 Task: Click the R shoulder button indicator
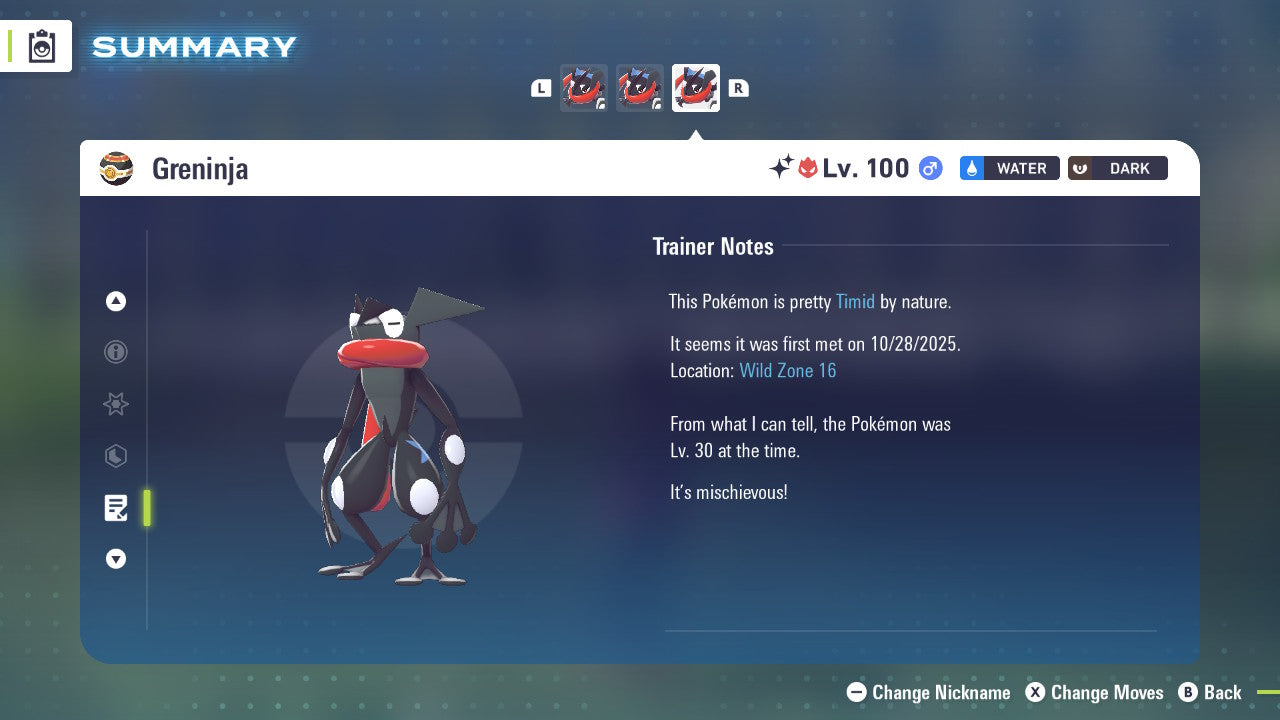[x=738, y=88]
